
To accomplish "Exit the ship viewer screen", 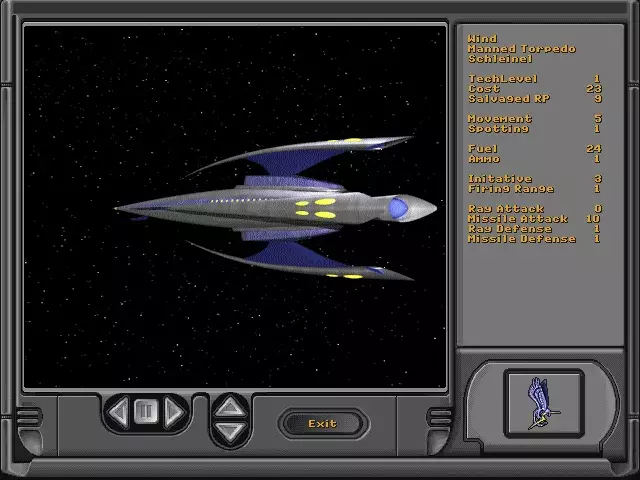I will click(x=322, y=423).
